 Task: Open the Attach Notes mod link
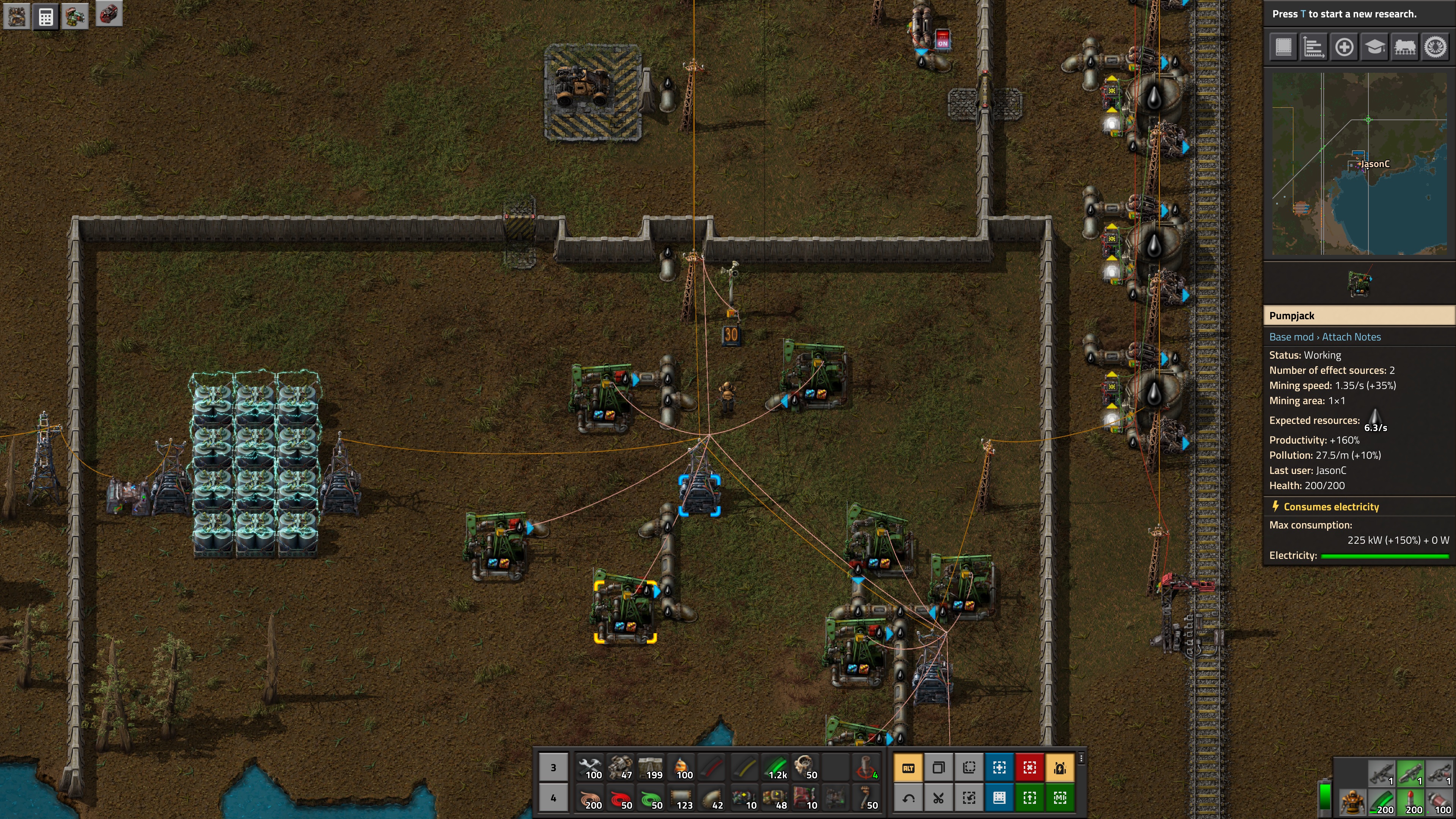[1351, 337]
